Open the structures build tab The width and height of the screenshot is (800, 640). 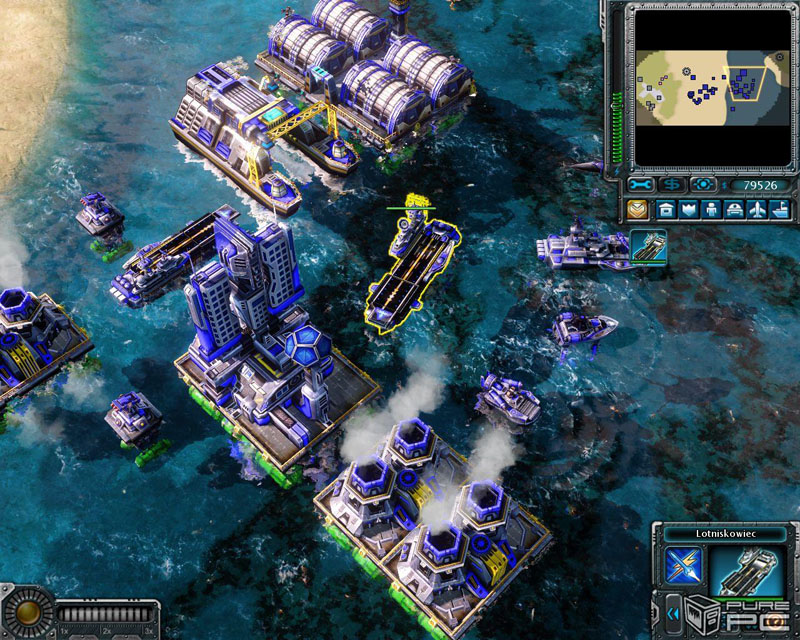665,210
